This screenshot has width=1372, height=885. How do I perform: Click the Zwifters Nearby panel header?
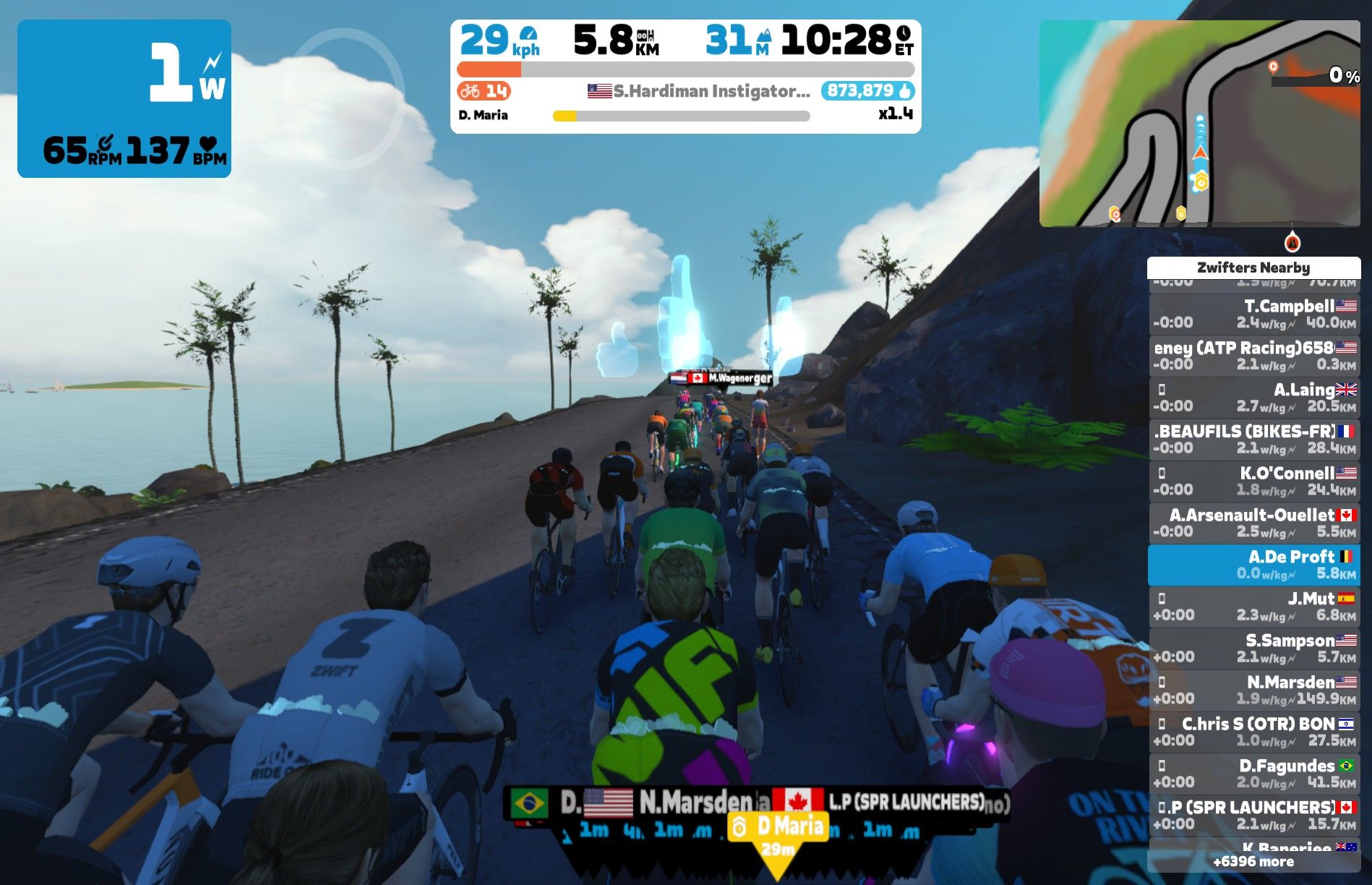pyautogui.click(x=1255, y=268)
